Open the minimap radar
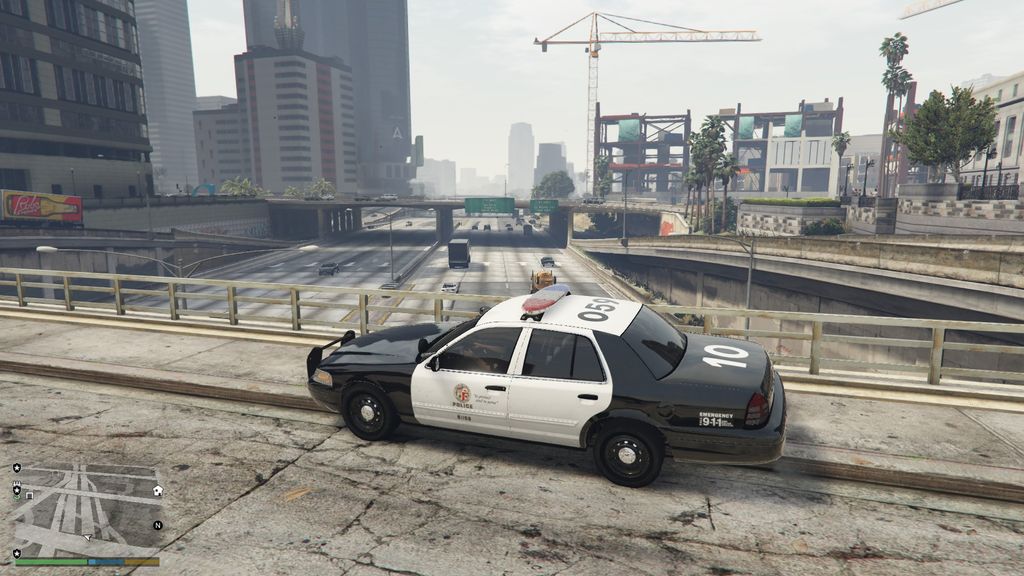The width and height of the screenshot is (1024, 576). (87, 510)
